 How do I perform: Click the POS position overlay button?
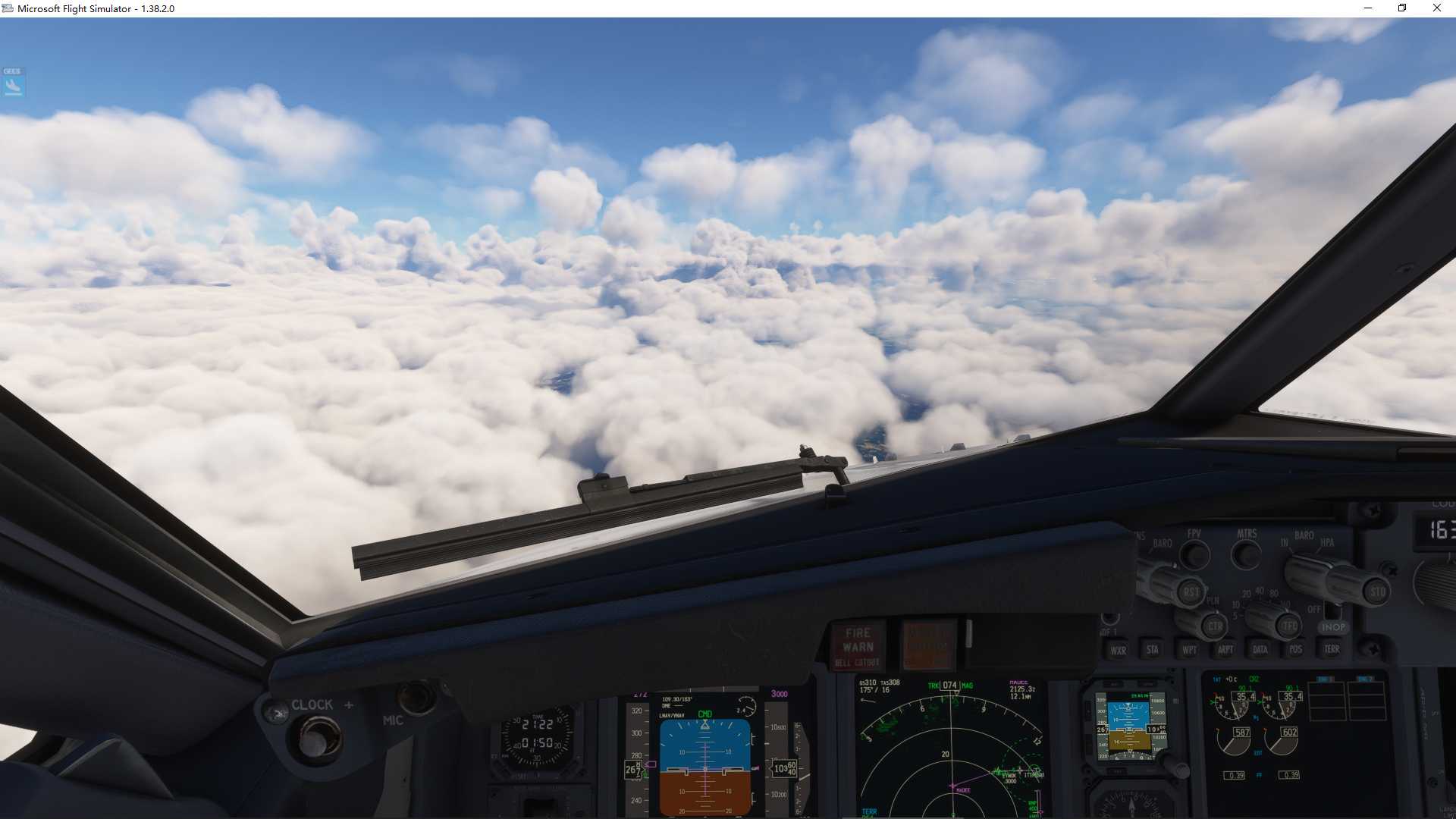coord(1294,650)
